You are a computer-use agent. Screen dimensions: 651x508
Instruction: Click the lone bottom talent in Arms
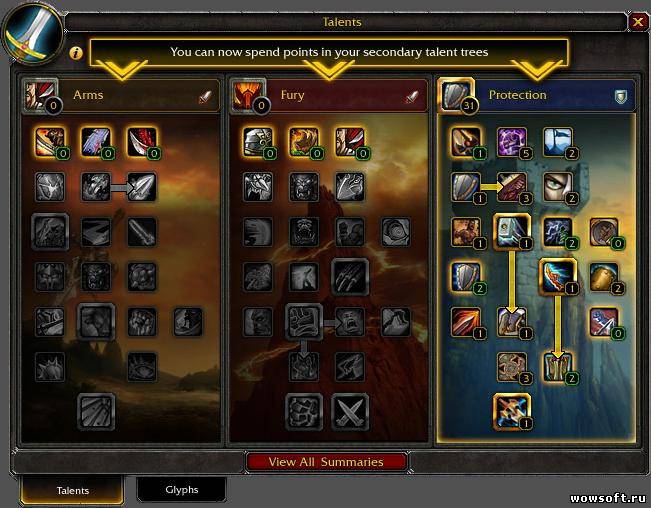click(96, 411)
